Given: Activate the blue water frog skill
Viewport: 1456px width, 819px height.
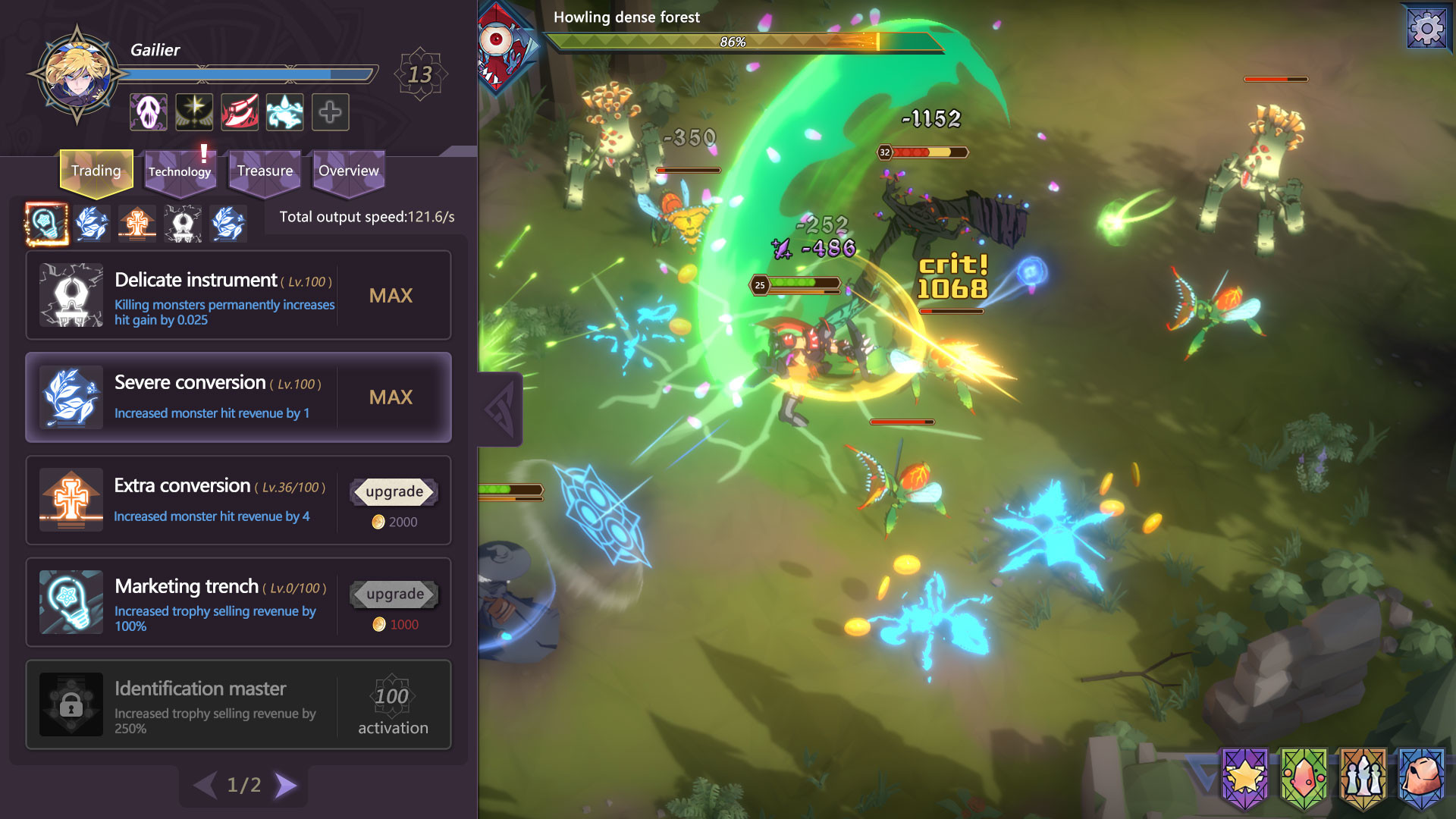Looking at the screenshot, I should (284, 111).
